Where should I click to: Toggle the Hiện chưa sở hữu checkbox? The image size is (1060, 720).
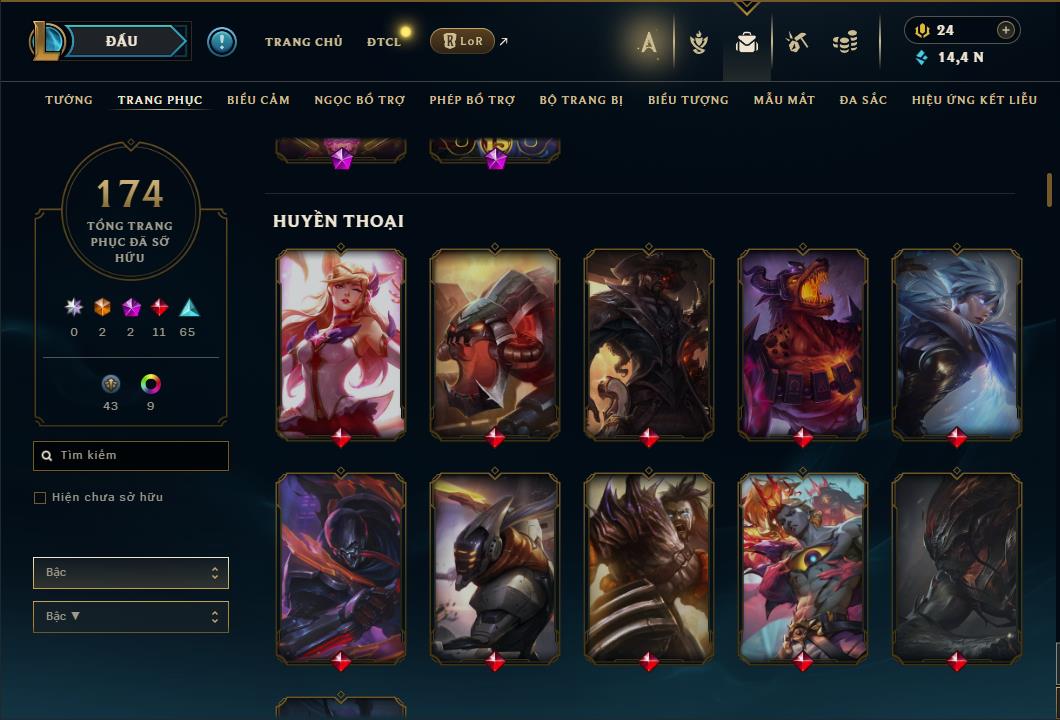click(x=40, y=498)
